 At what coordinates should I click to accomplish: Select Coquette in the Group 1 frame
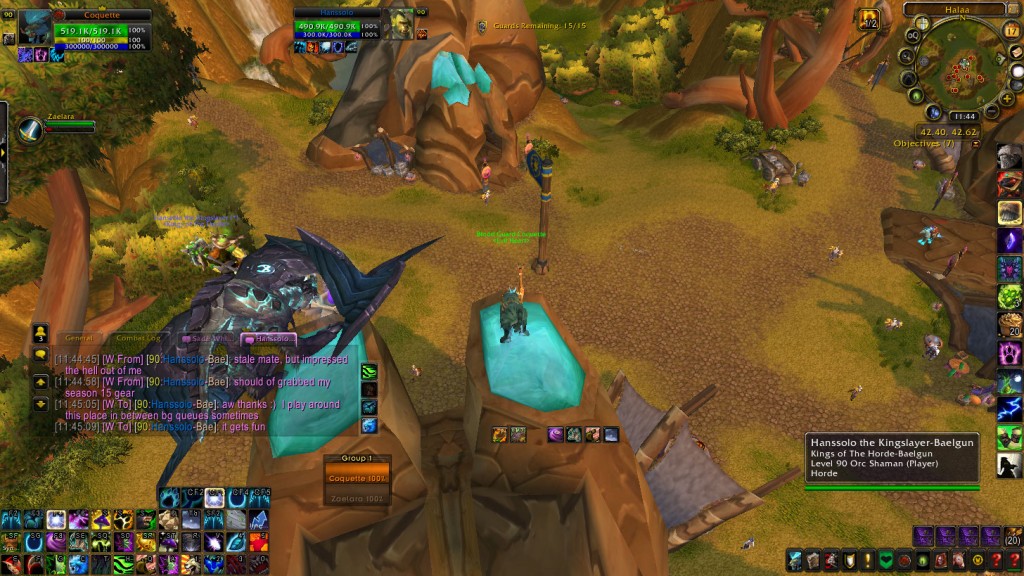coord(357,478)
